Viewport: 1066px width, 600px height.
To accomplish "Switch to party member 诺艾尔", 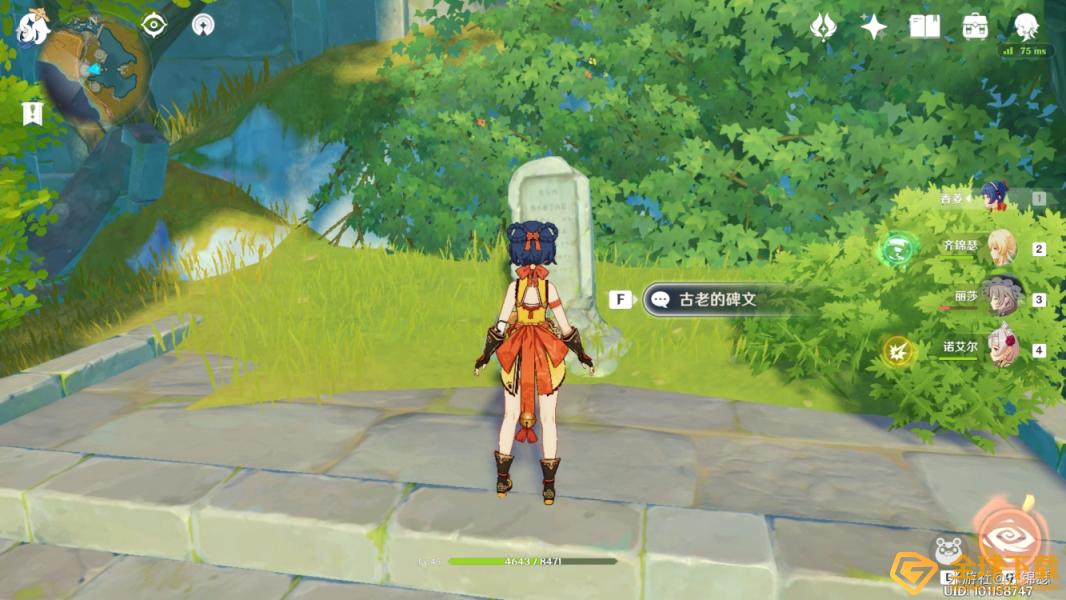I will click(x=1000, y=348).
